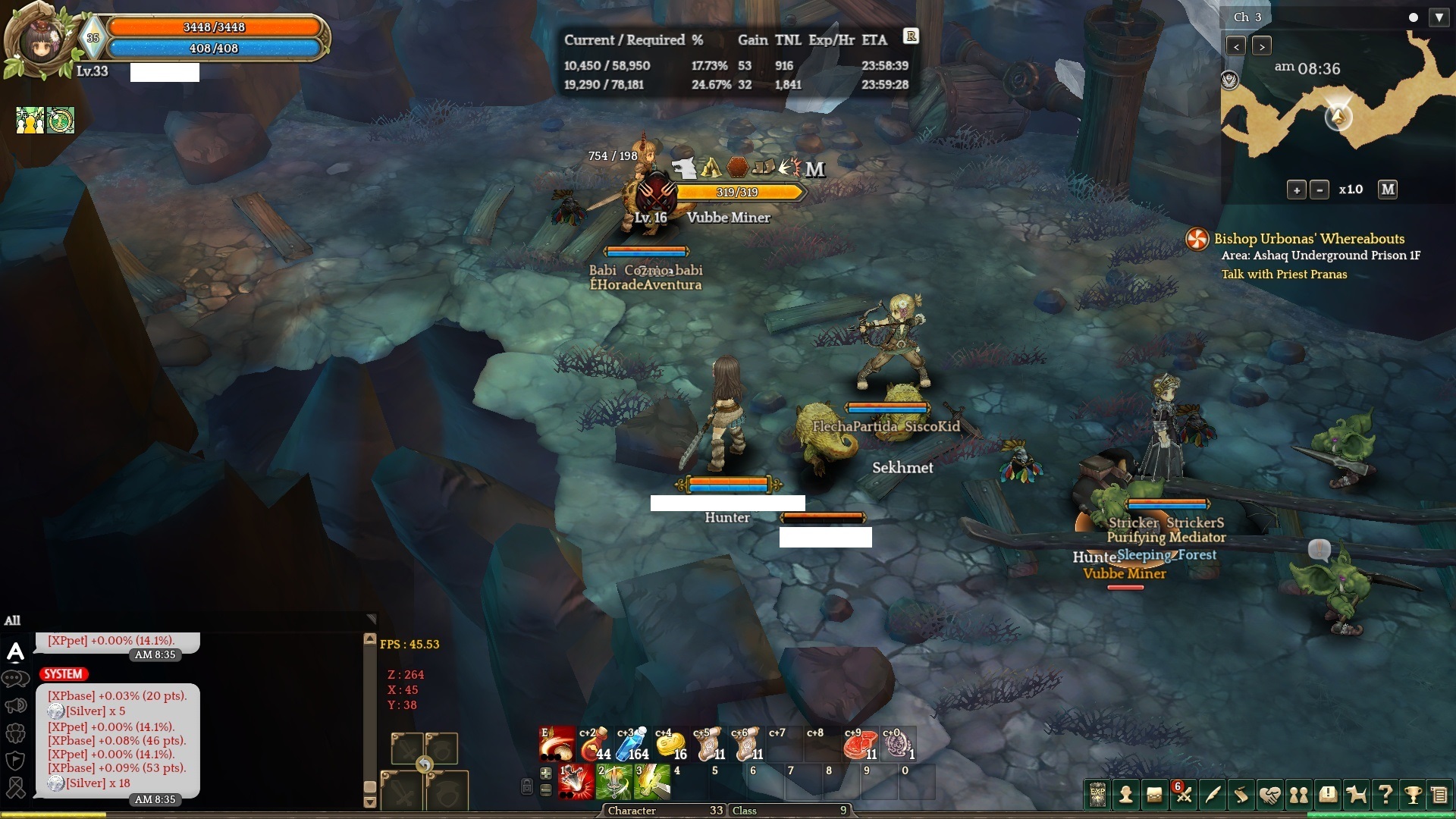Image resolution: width=1456 pixels, height=819 pixels.
Task: Open the companion pet menu icon
Action: click(1357, 794)
